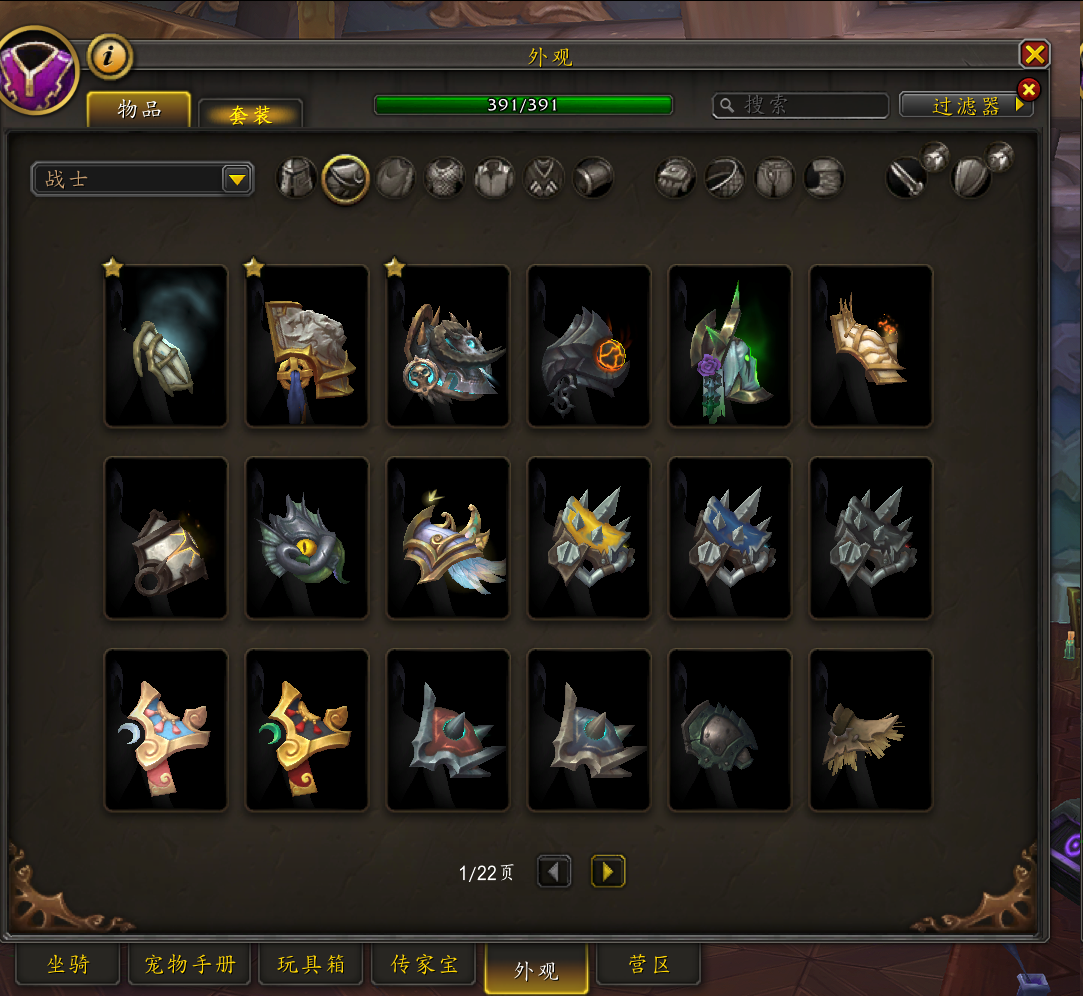Select the 物品 tab
Image resolution: width=1083 pixels, height=996 pixels.
tap(139, 110)
